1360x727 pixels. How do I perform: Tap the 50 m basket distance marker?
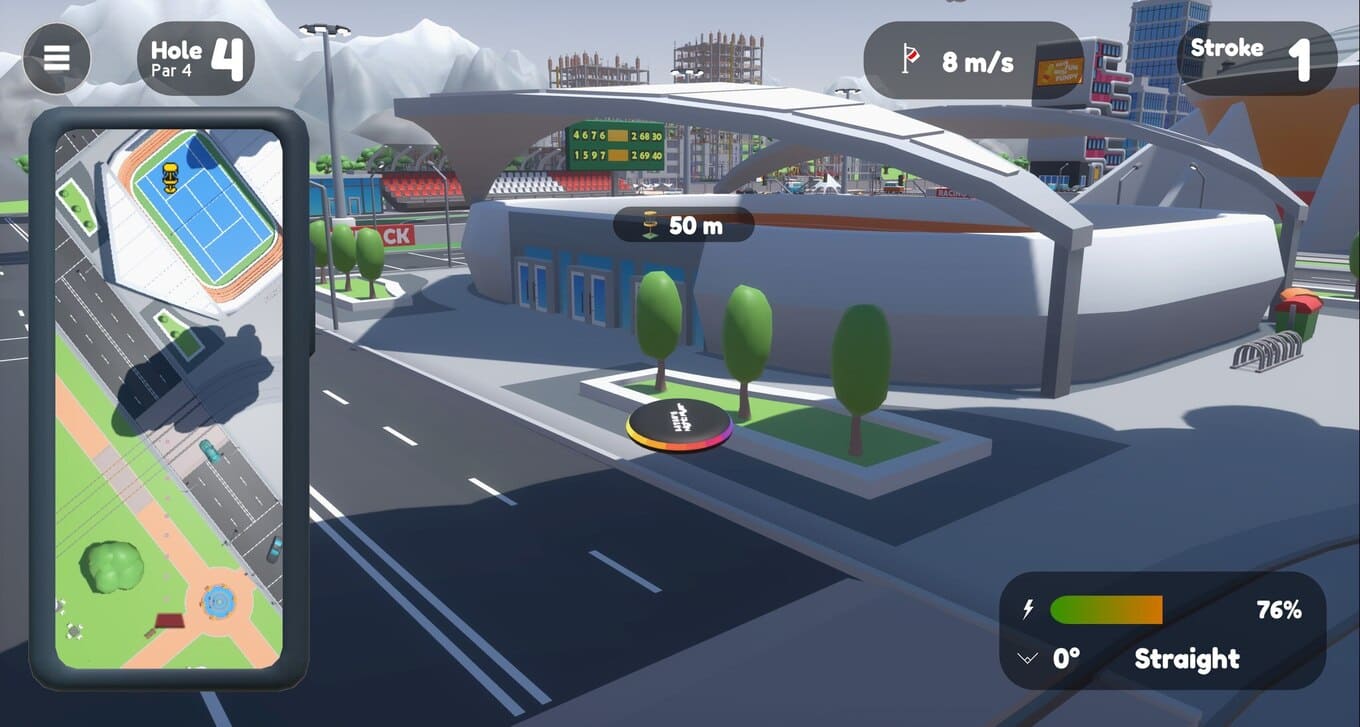[683, 225]
